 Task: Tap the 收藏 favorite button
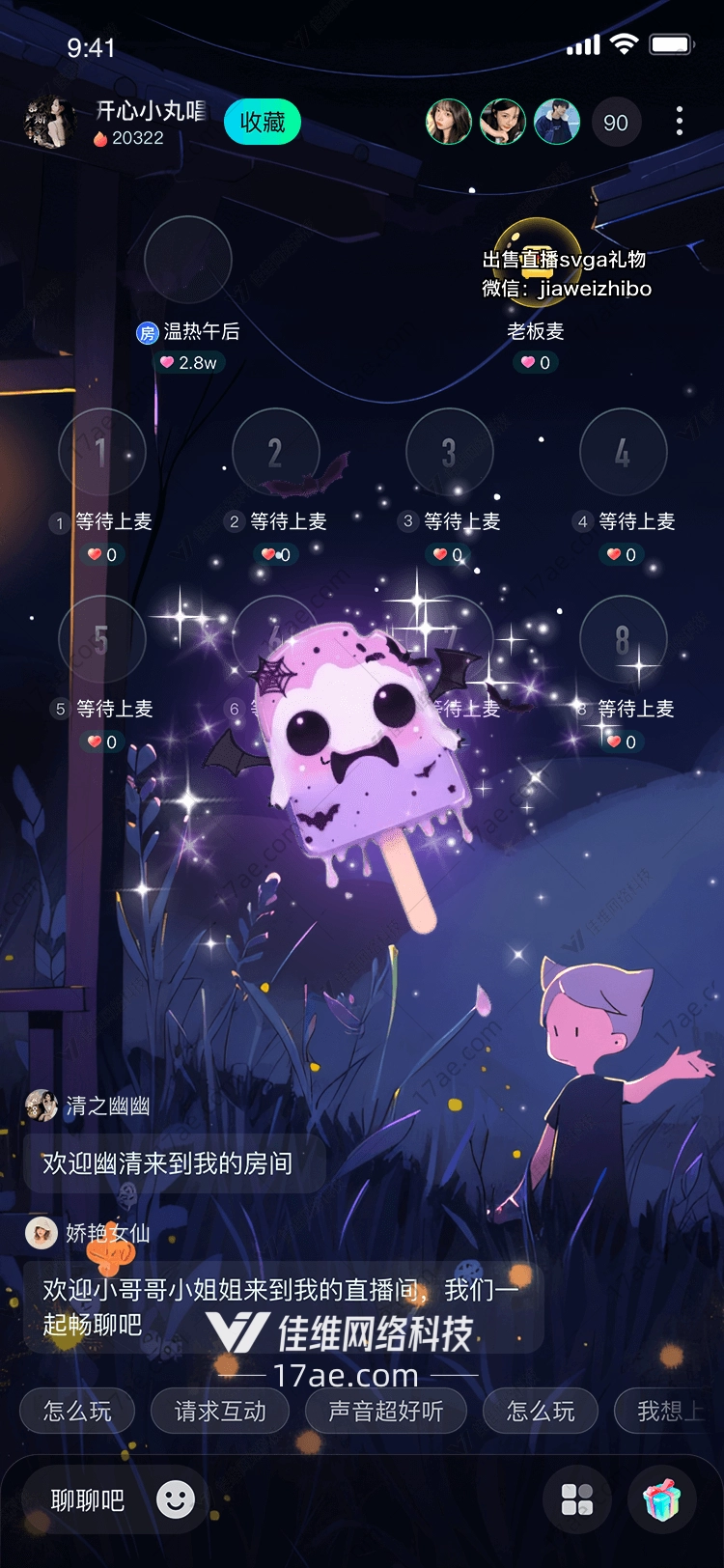pos(262,123)
